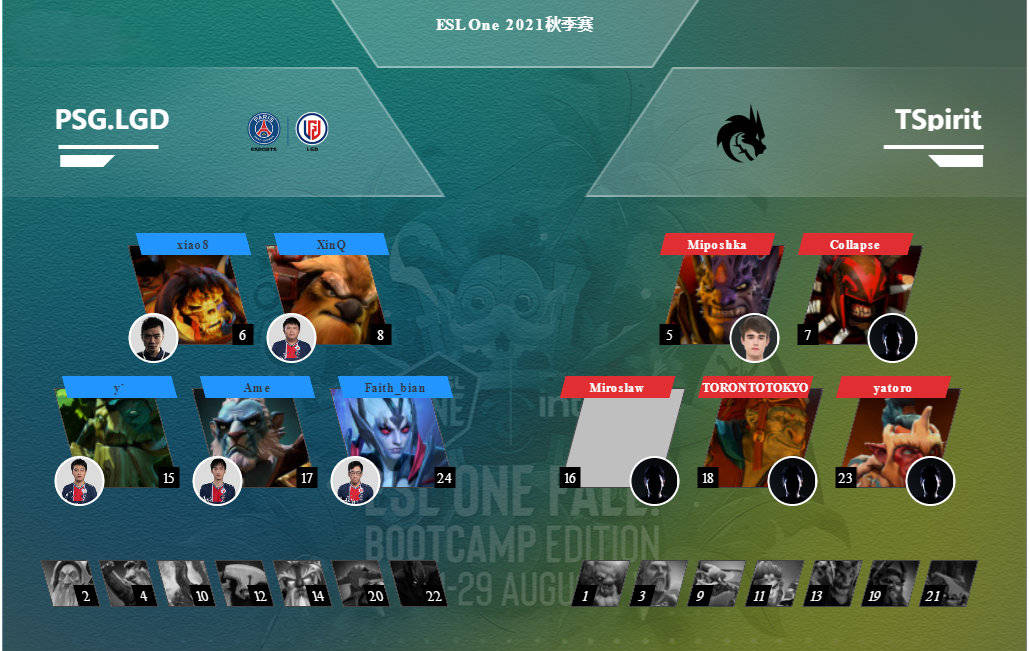
Task: Click the PSG.LGD team logo
Action: [288, 131]
